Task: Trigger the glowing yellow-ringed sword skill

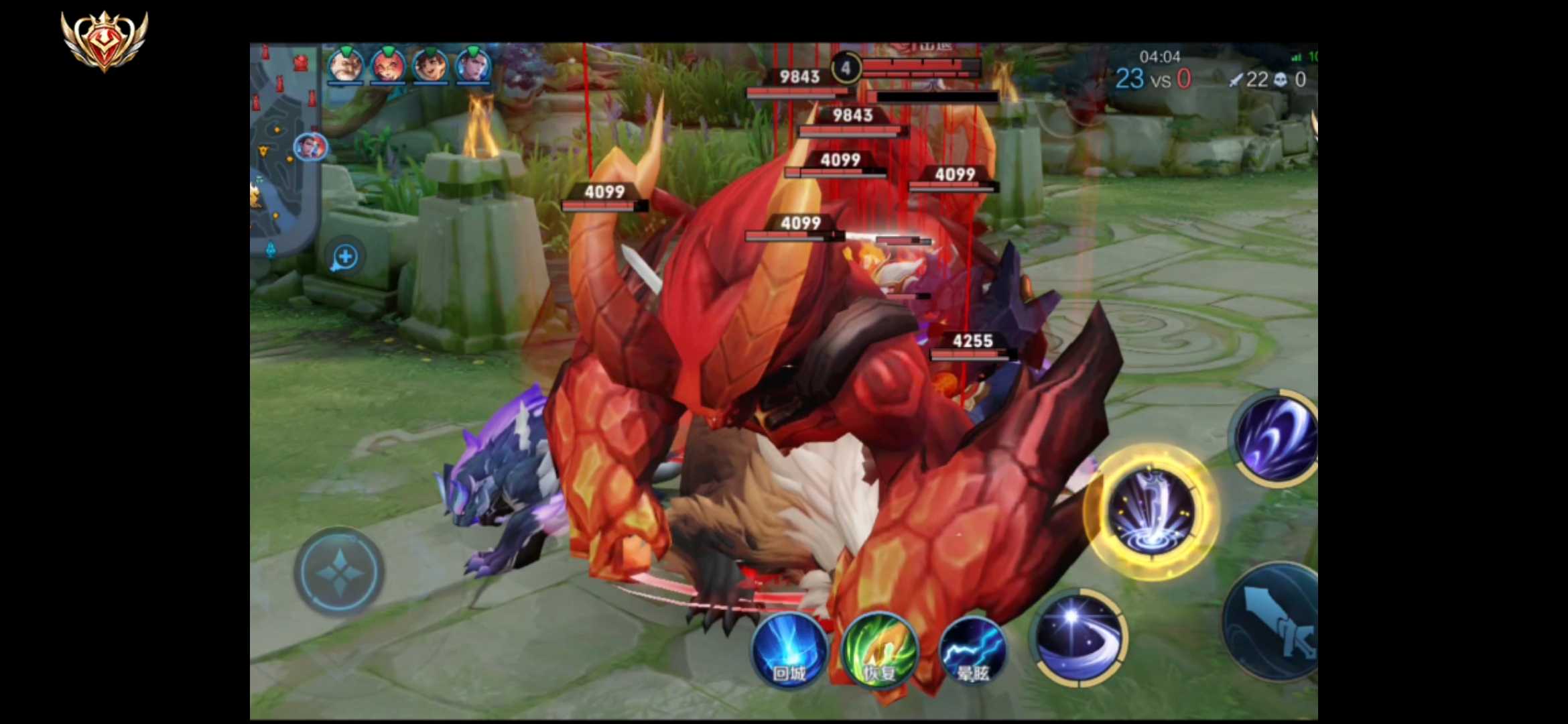Action: coord(1151,511)
